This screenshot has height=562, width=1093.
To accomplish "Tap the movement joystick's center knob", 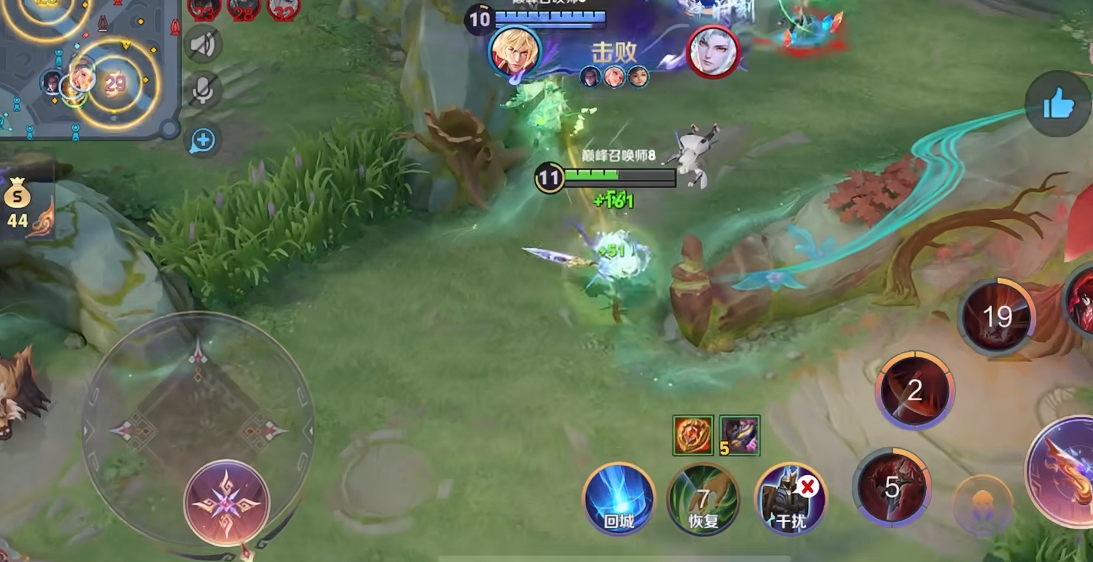I will (226, 502).
